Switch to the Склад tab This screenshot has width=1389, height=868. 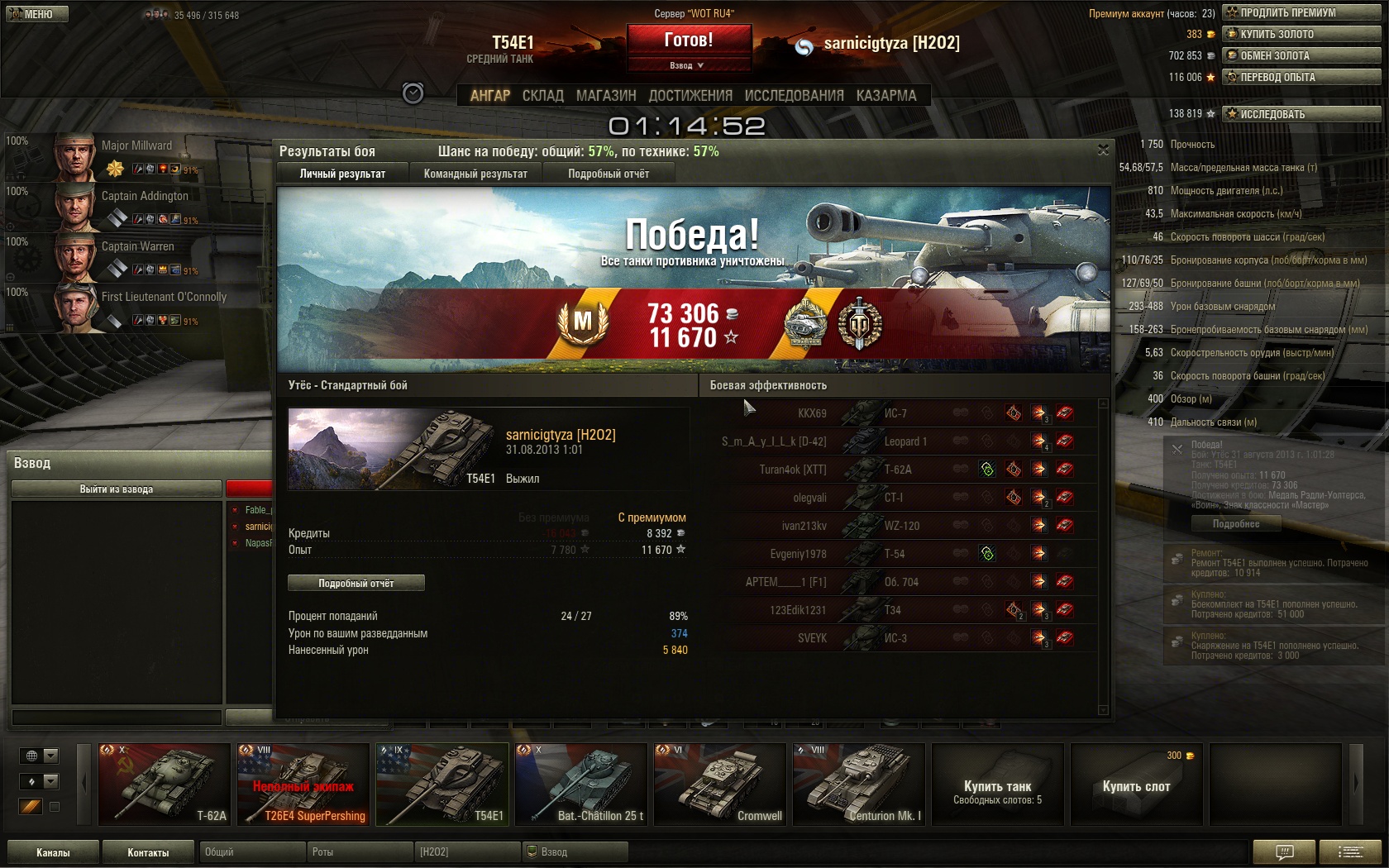click(542, 96)
